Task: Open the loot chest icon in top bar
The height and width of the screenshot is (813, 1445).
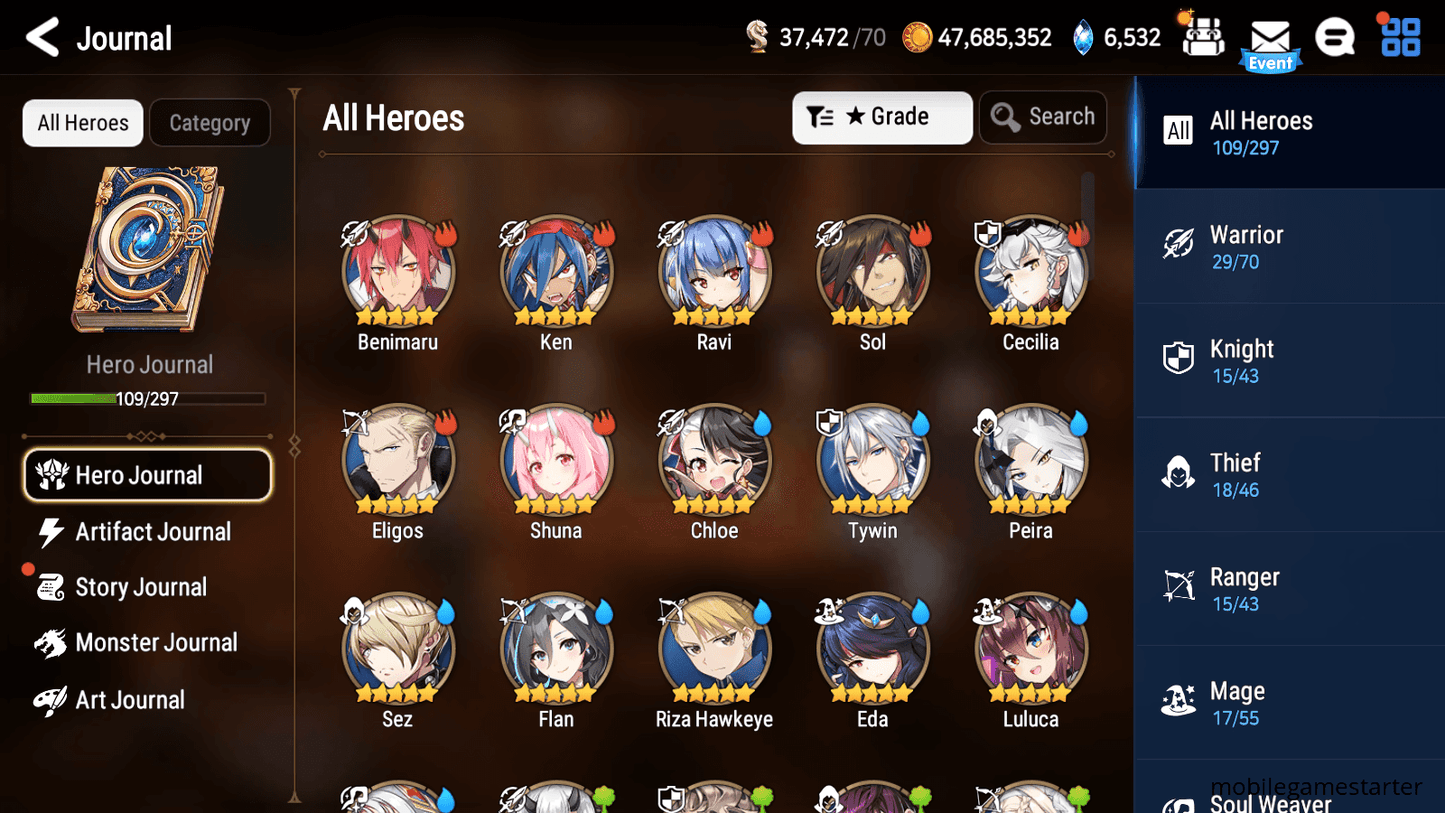Action: (1201, 36)
